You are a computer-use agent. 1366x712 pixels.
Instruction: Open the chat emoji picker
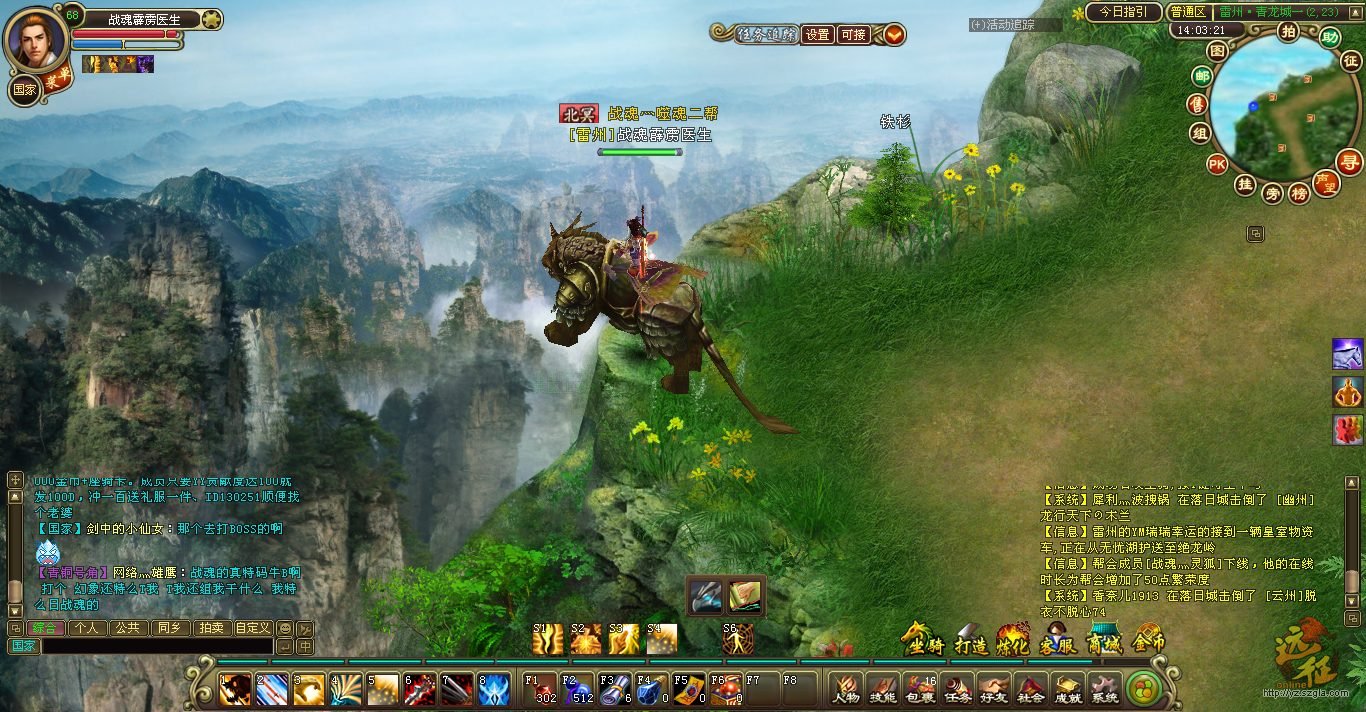pos(285,628)
